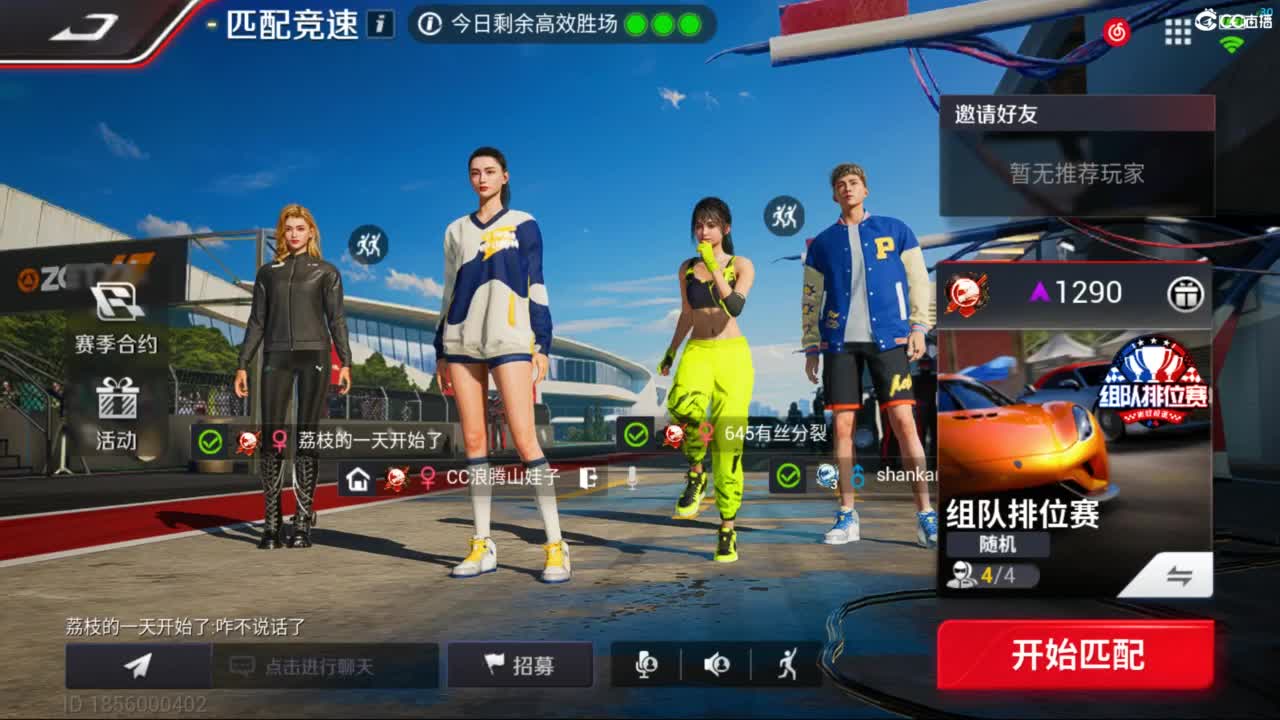Mute the speaker icon on the bottom bar
The image size is (1280, 720).
coord(718,665)
